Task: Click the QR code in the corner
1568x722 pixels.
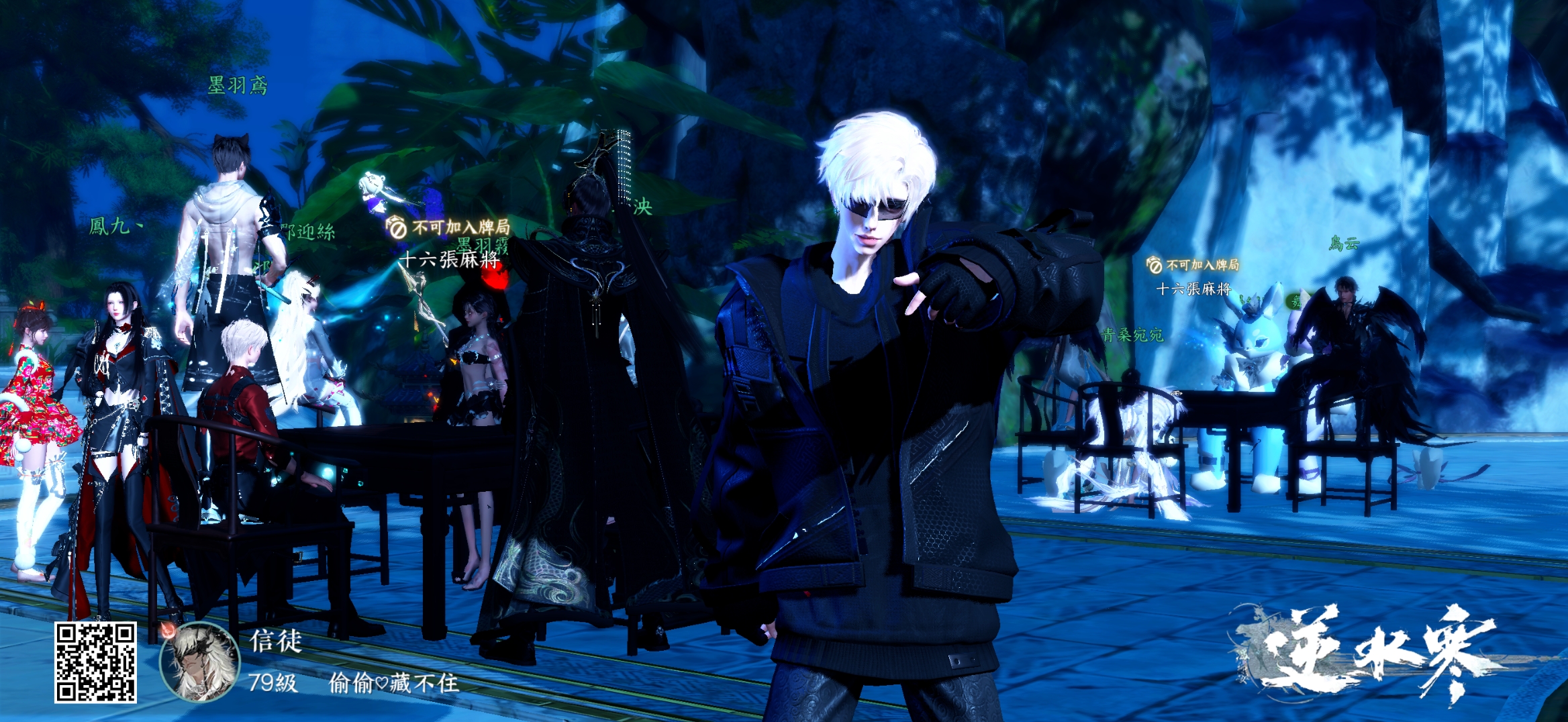Action: click(x=95, y=662)
